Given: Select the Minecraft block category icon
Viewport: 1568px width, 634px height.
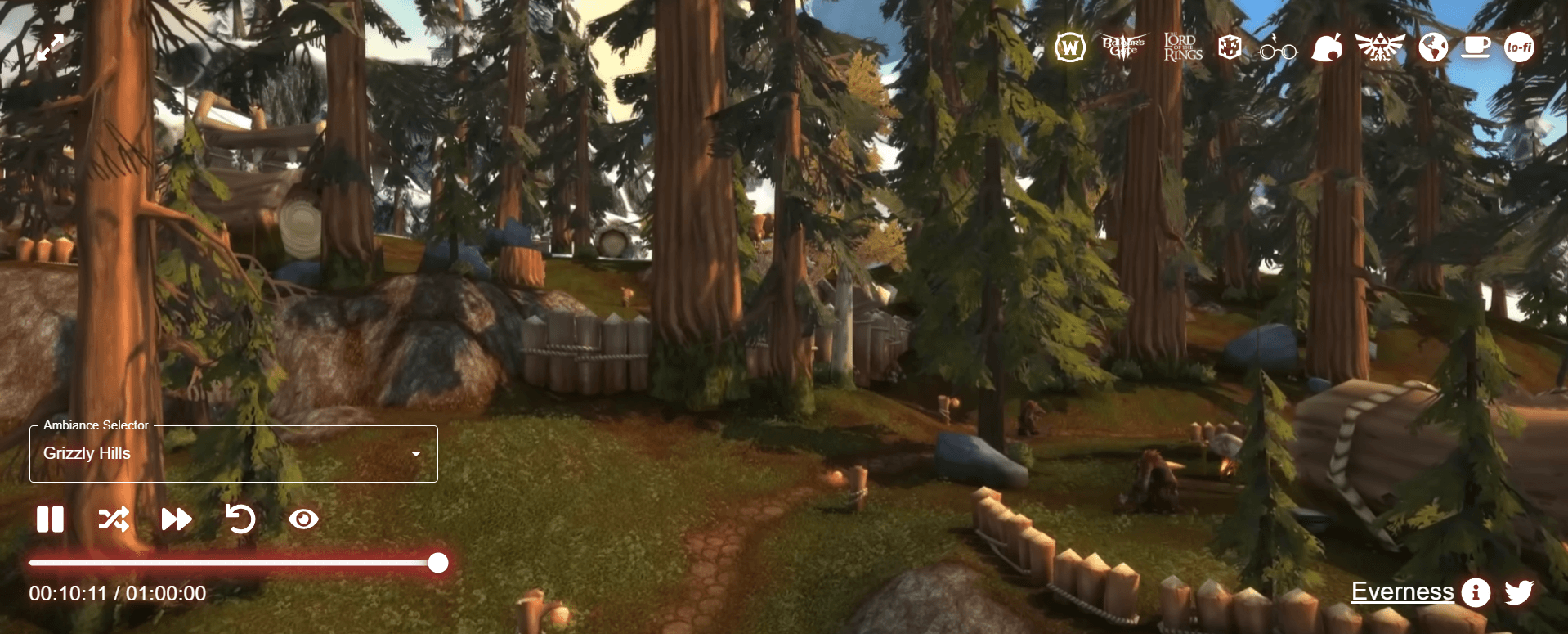Looking at the screenshot, I should pyautogui.click(x=1230, y=47).
